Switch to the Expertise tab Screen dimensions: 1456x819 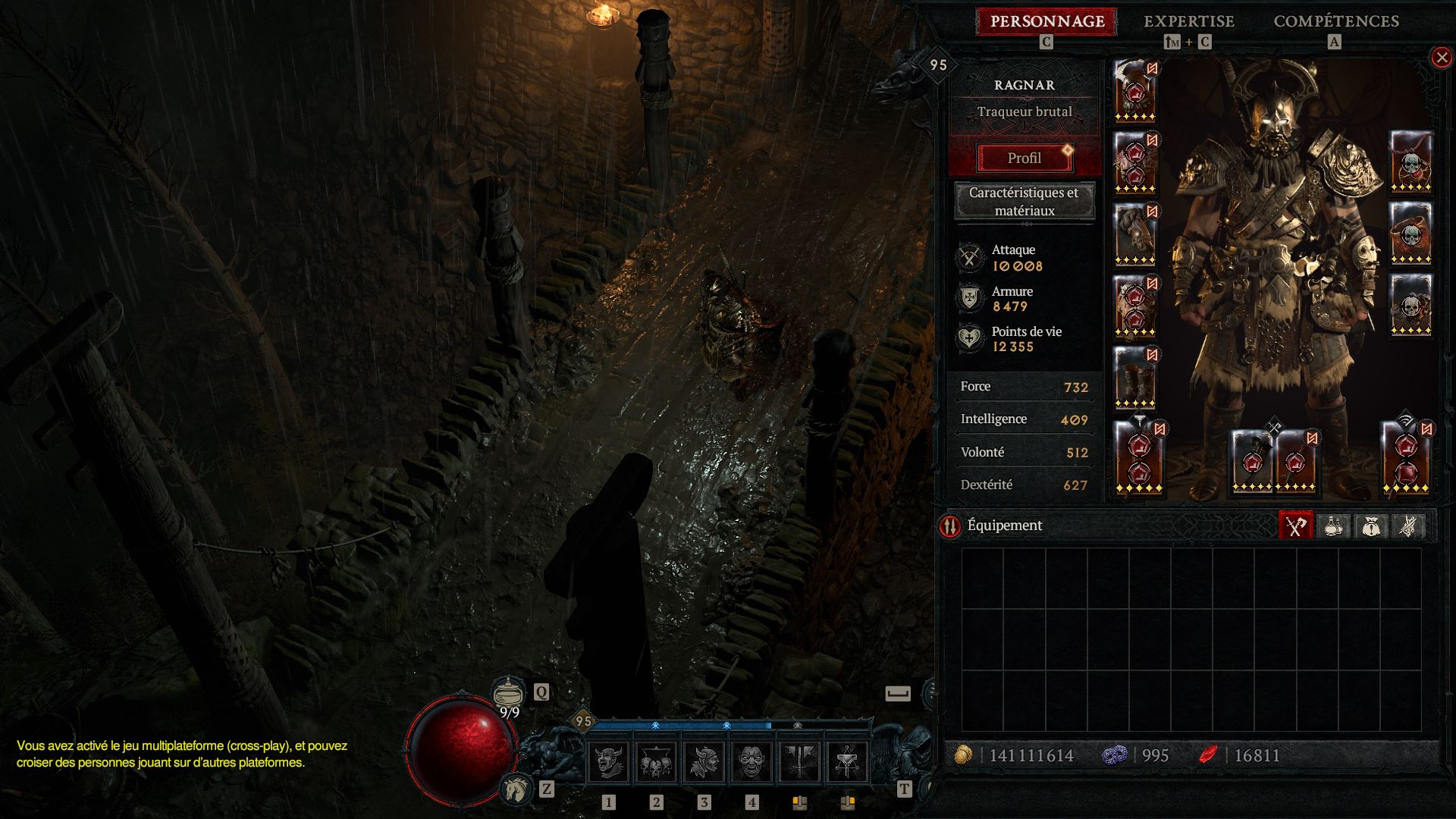click(x=1188, y=21)
